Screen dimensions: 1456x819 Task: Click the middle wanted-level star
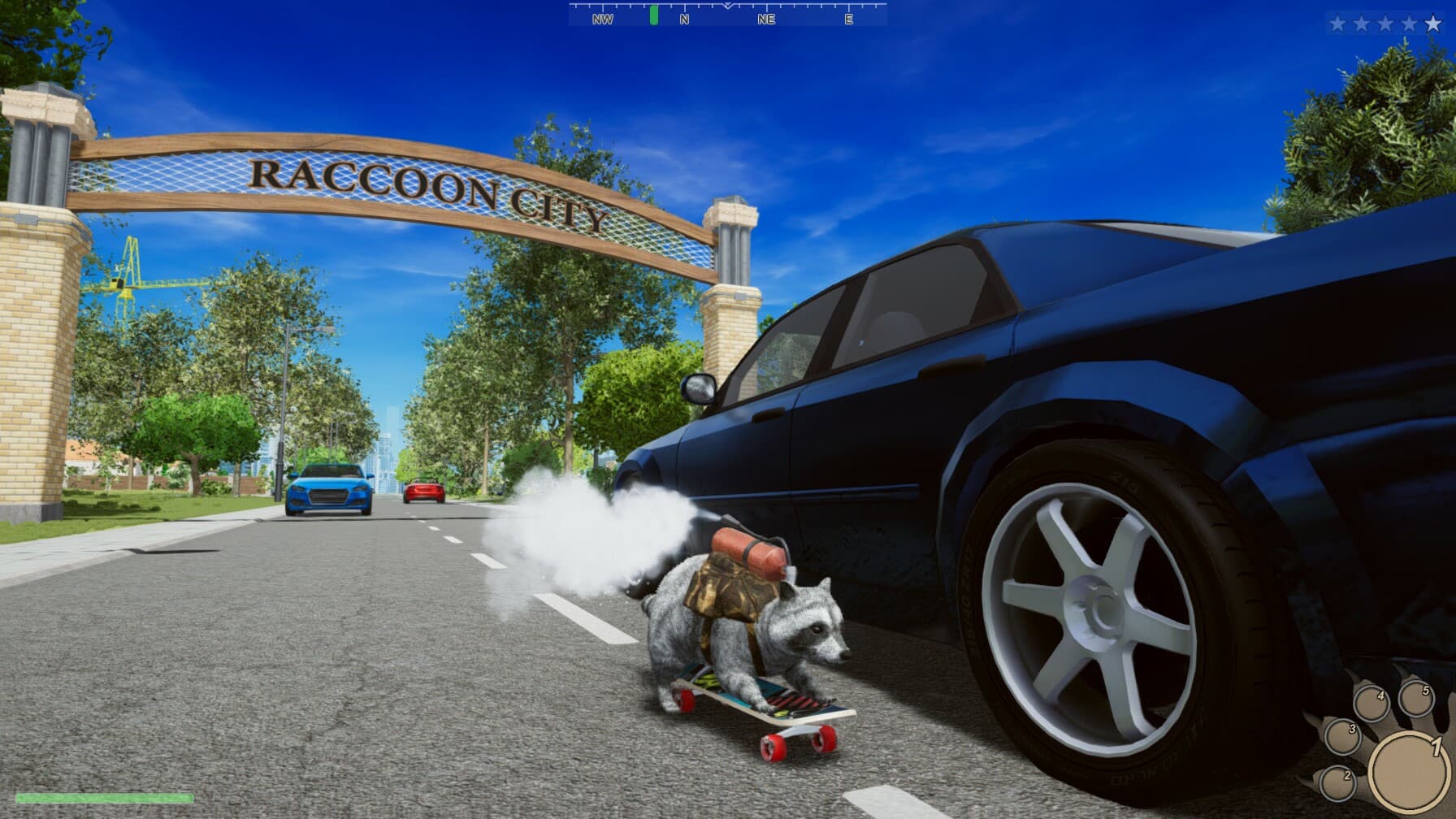coord(1386,24)
